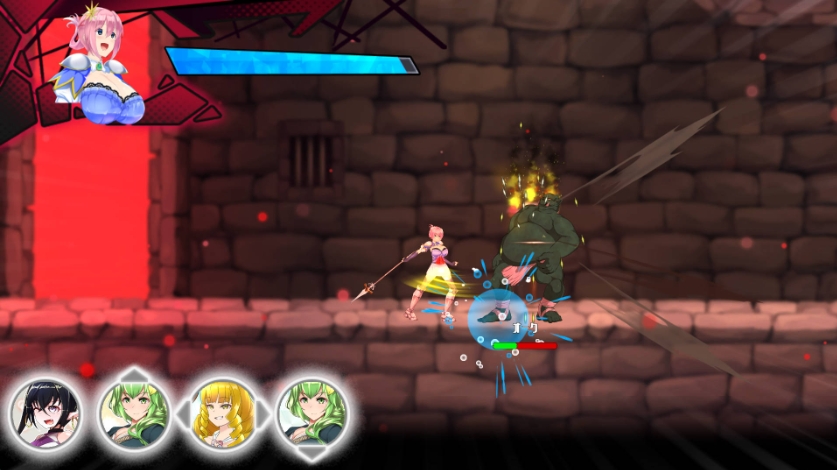Click the pink-haired heroine portrait

click(97, 68)
